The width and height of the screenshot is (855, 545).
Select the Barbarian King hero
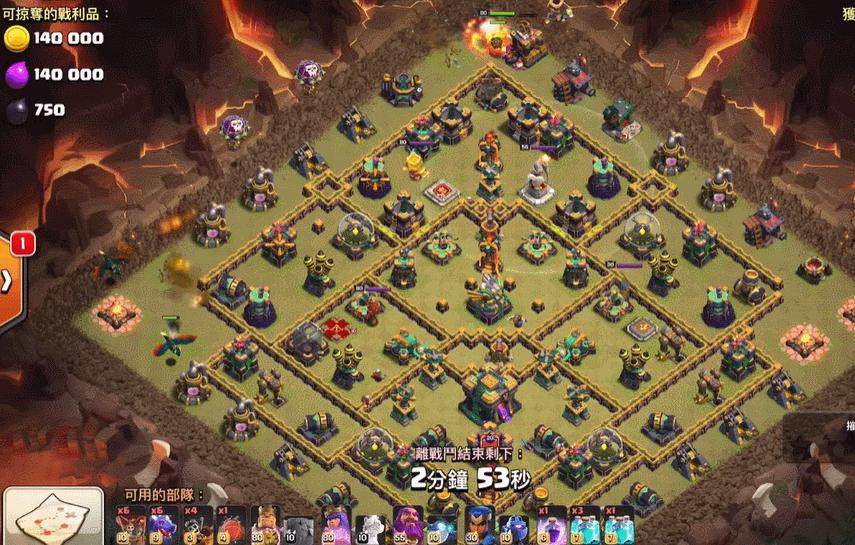click(x=266, y=525)
